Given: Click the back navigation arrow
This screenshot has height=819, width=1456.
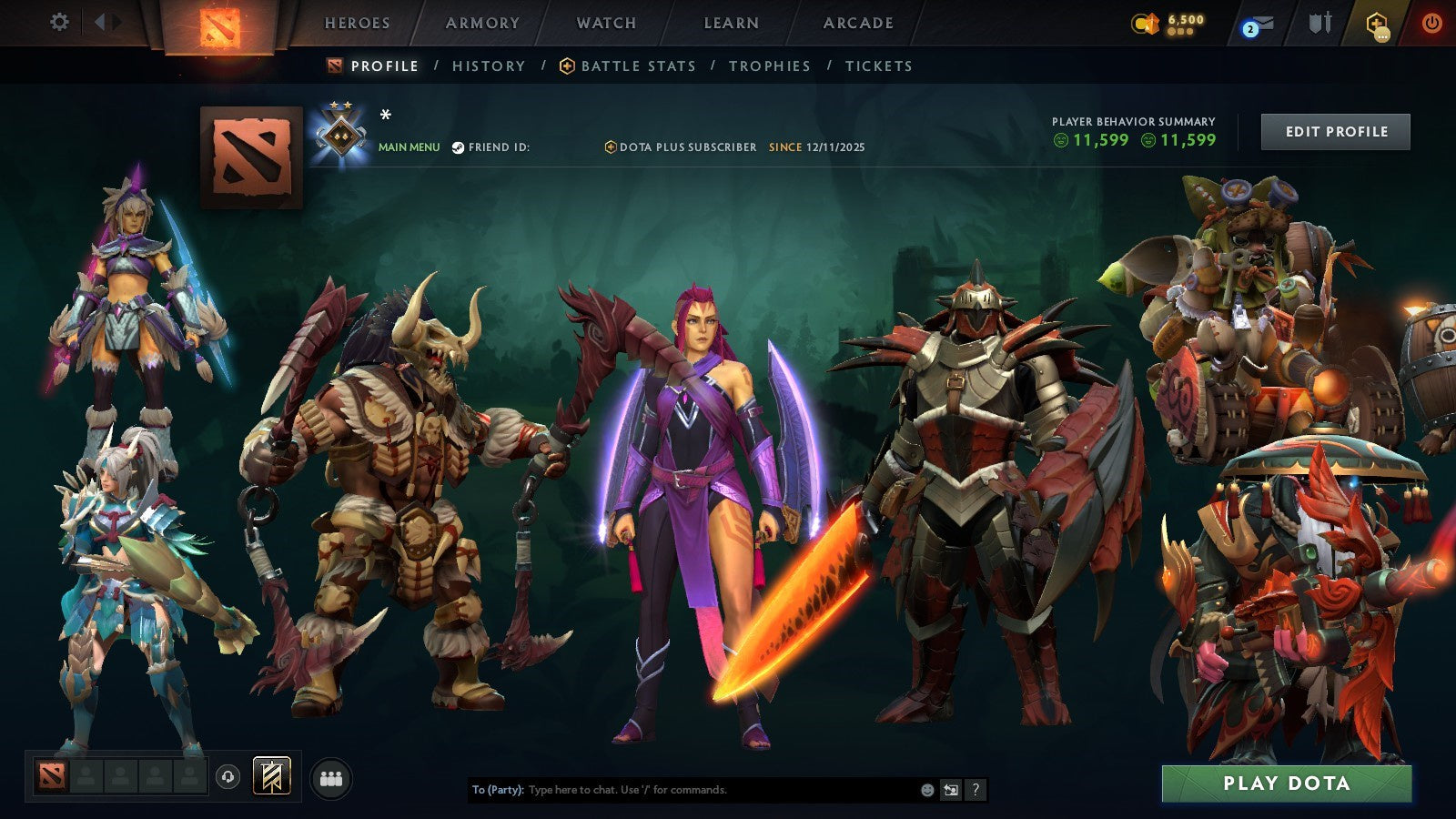Looking at the screenshot, I should [x=98, y=20].
